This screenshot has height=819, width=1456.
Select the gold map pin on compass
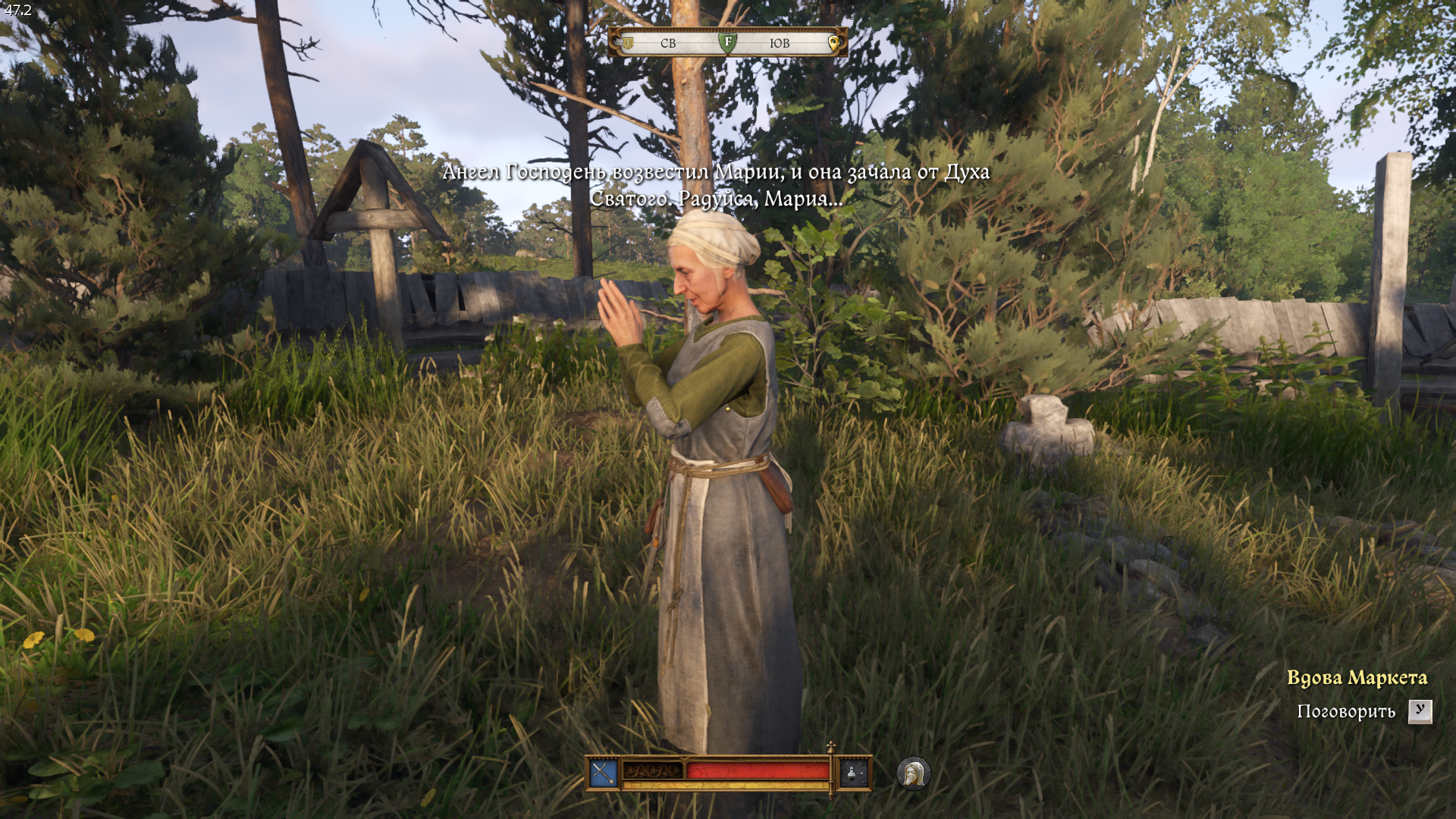tap(833, 42)
